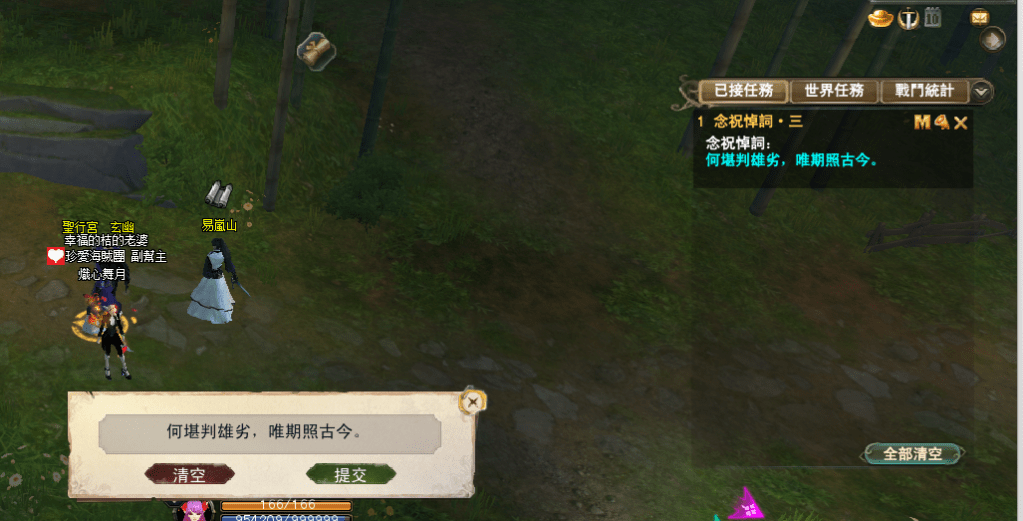
Task: Switch to the 已接任務 tab
Action: coord(742,91)
